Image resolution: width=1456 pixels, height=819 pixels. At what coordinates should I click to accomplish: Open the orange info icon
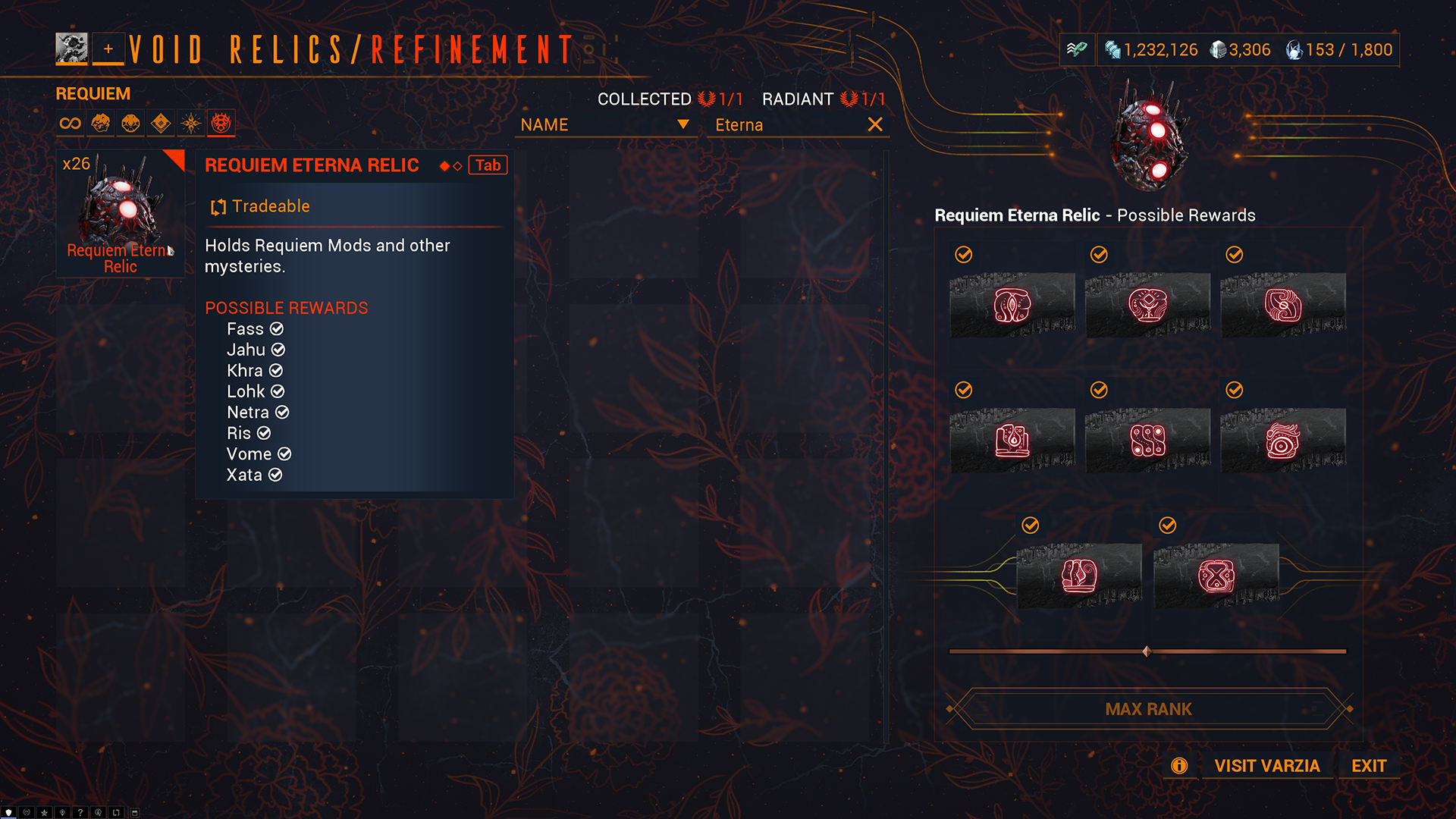1179,766
